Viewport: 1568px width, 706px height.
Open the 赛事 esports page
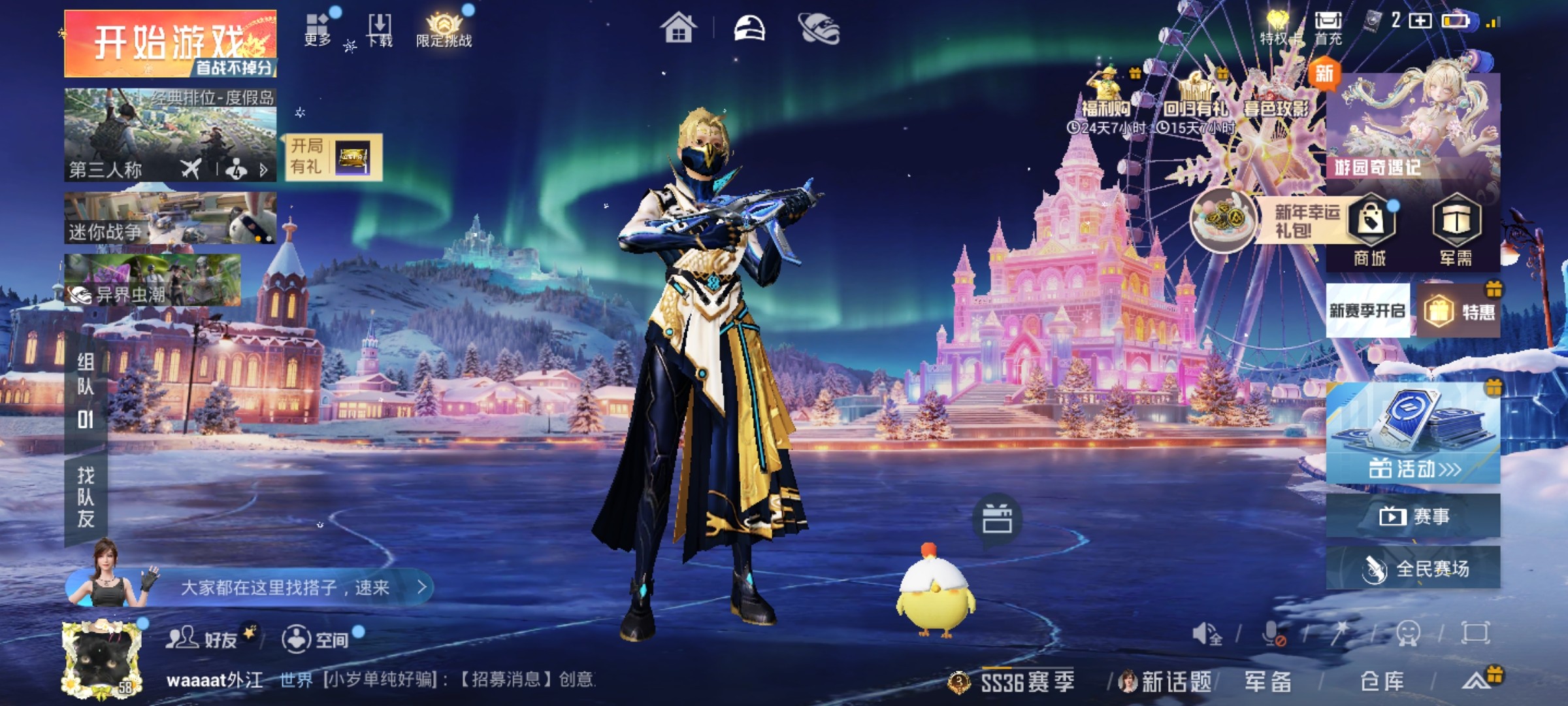tap(1413, 516)
